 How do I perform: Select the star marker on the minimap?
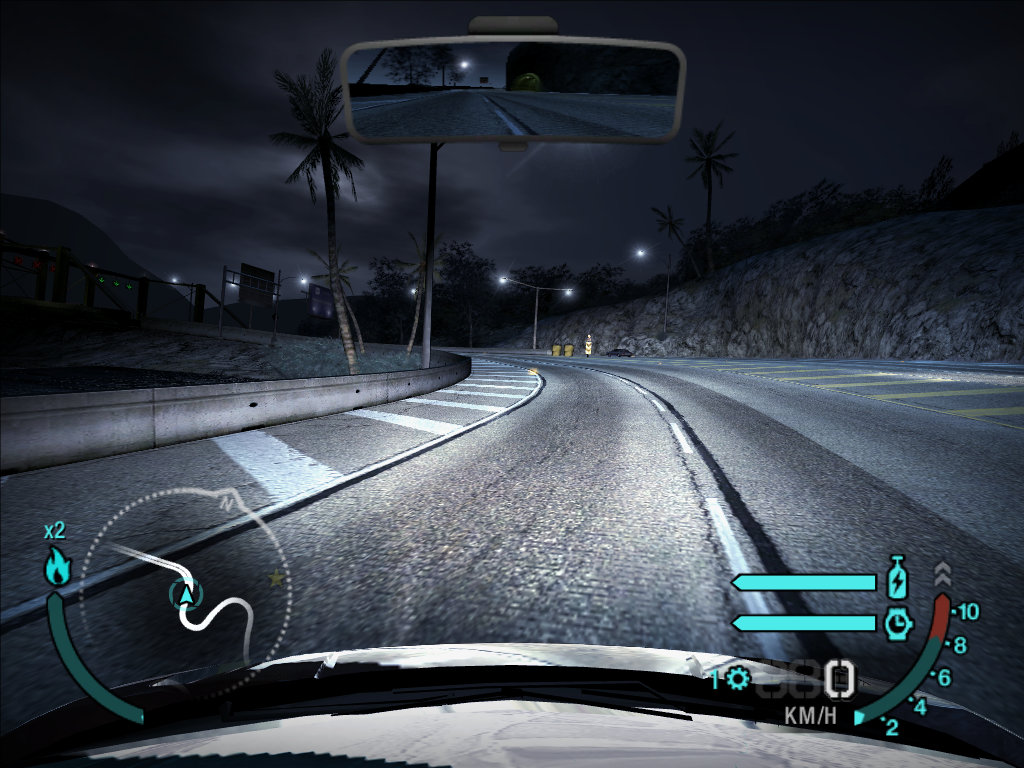pyautogui.click(x=274, y=578)
